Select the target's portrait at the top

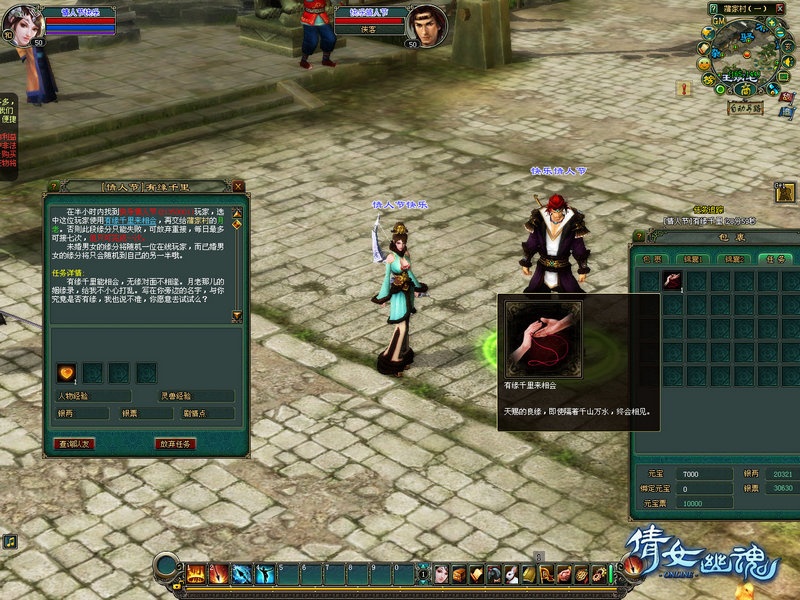428,26
